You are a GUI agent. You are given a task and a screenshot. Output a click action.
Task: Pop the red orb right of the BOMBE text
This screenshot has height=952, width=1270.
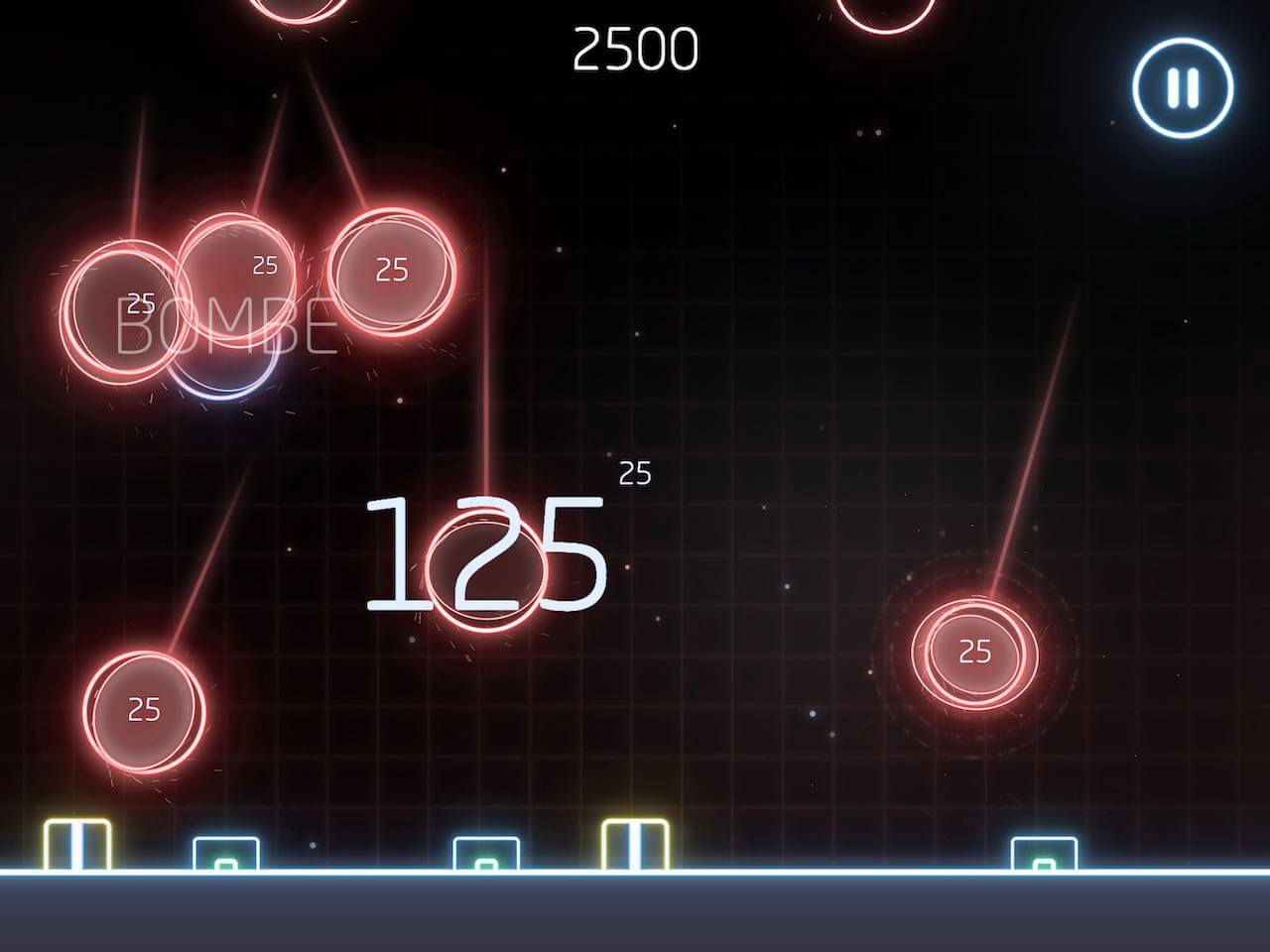click(391, 270)
